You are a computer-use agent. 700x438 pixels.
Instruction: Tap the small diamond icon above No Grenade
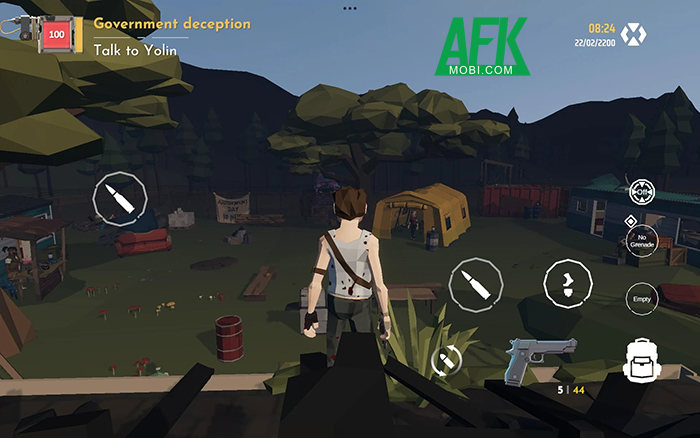(x=630, y=219)
